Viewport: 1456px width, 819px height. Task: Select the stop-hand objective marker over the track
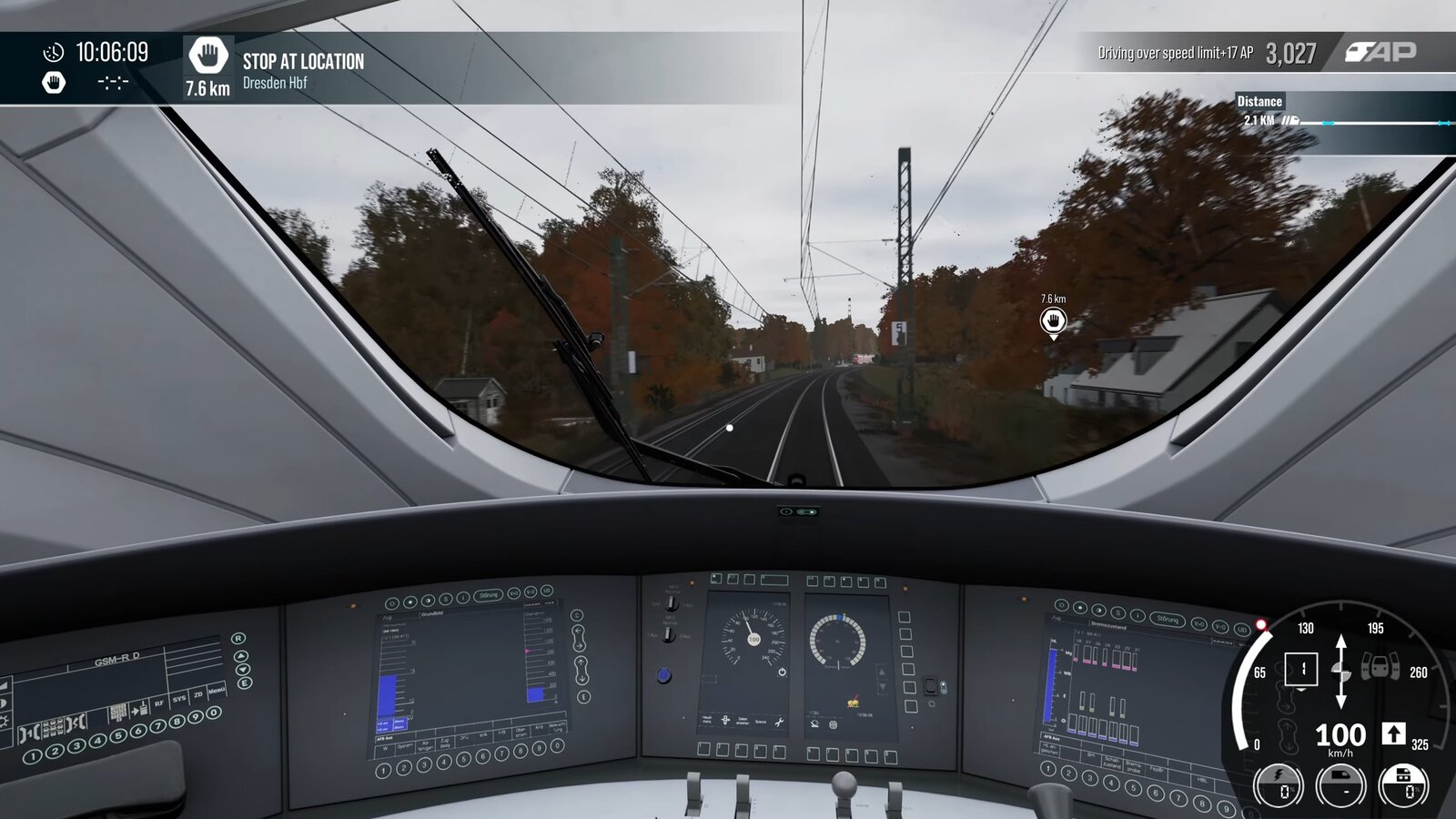pos(1053,320)
